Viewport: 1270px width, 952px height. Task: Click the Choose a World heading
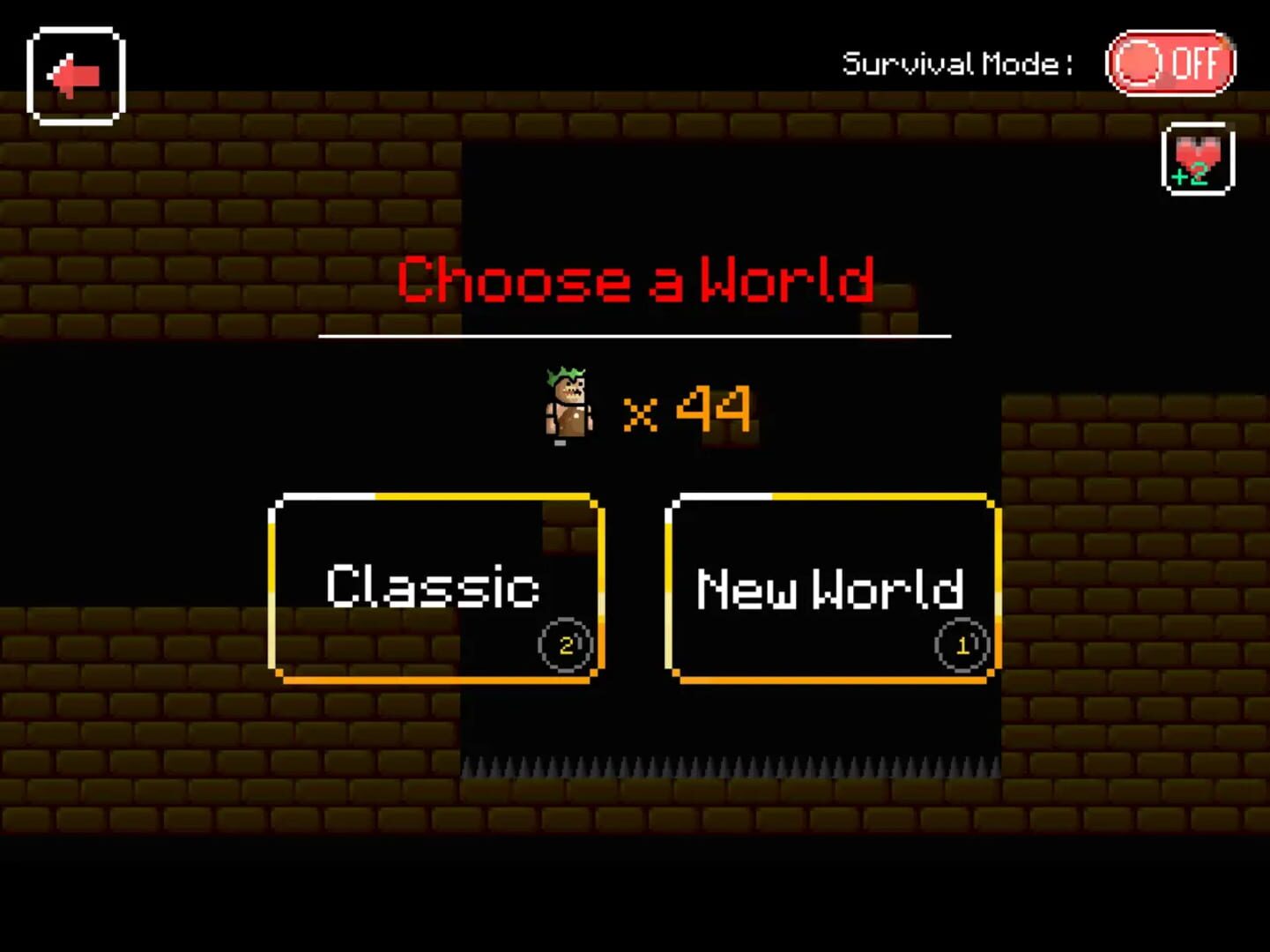click(635, 279)
